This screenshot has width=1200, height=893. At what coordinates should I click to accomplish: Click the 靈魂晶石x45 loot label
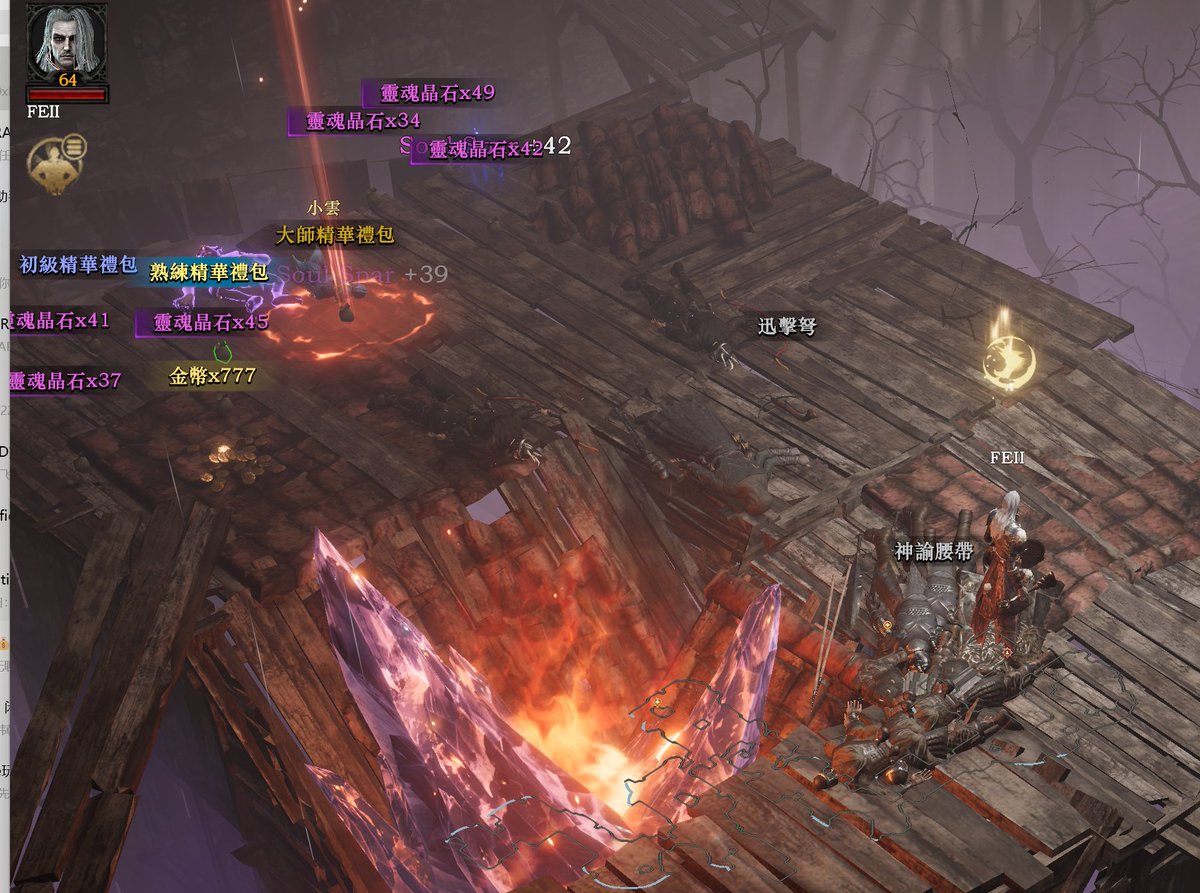[211, 322]
